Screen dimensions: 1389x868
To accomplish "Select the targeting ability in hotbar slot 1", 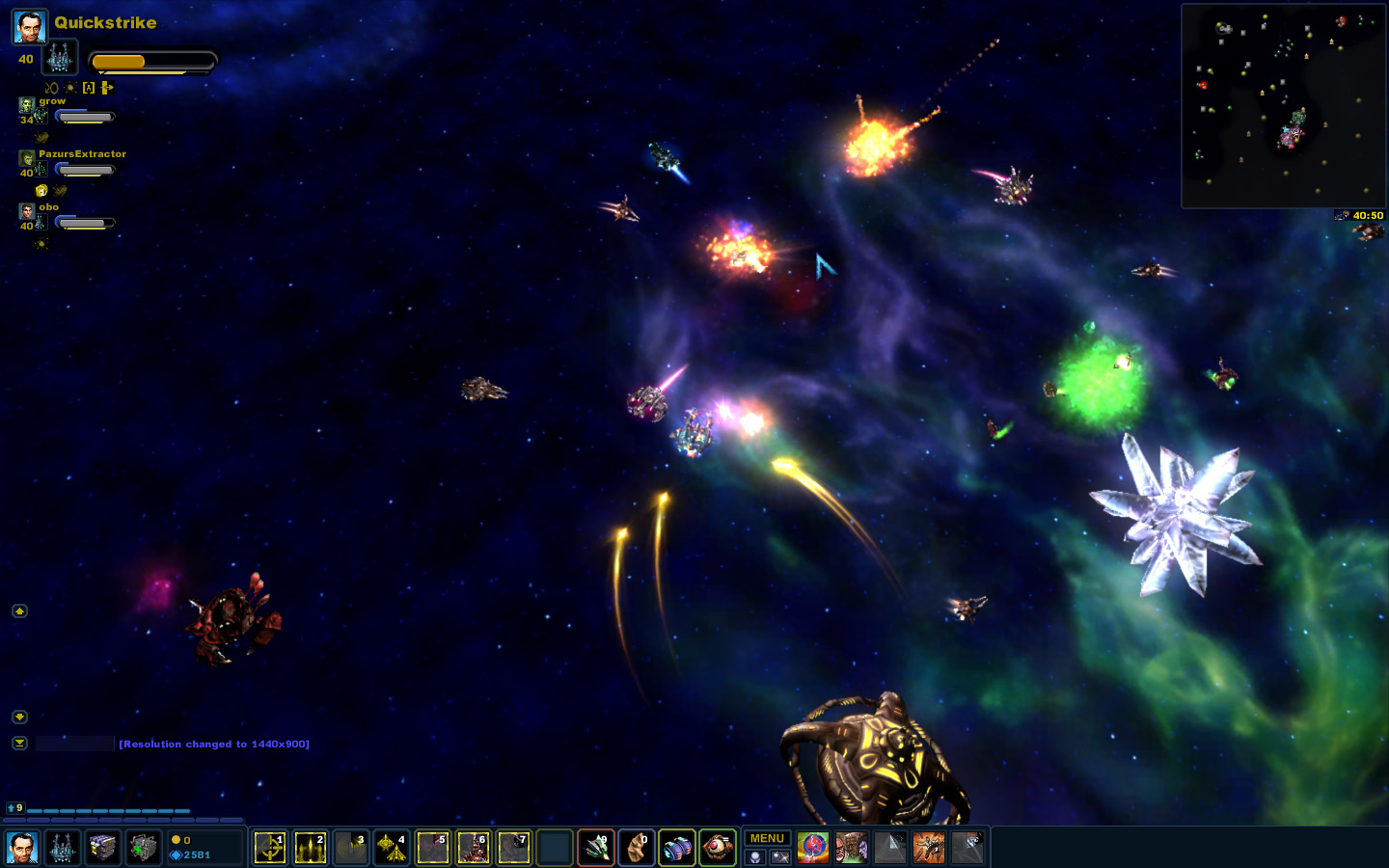I will click(270, 848).
